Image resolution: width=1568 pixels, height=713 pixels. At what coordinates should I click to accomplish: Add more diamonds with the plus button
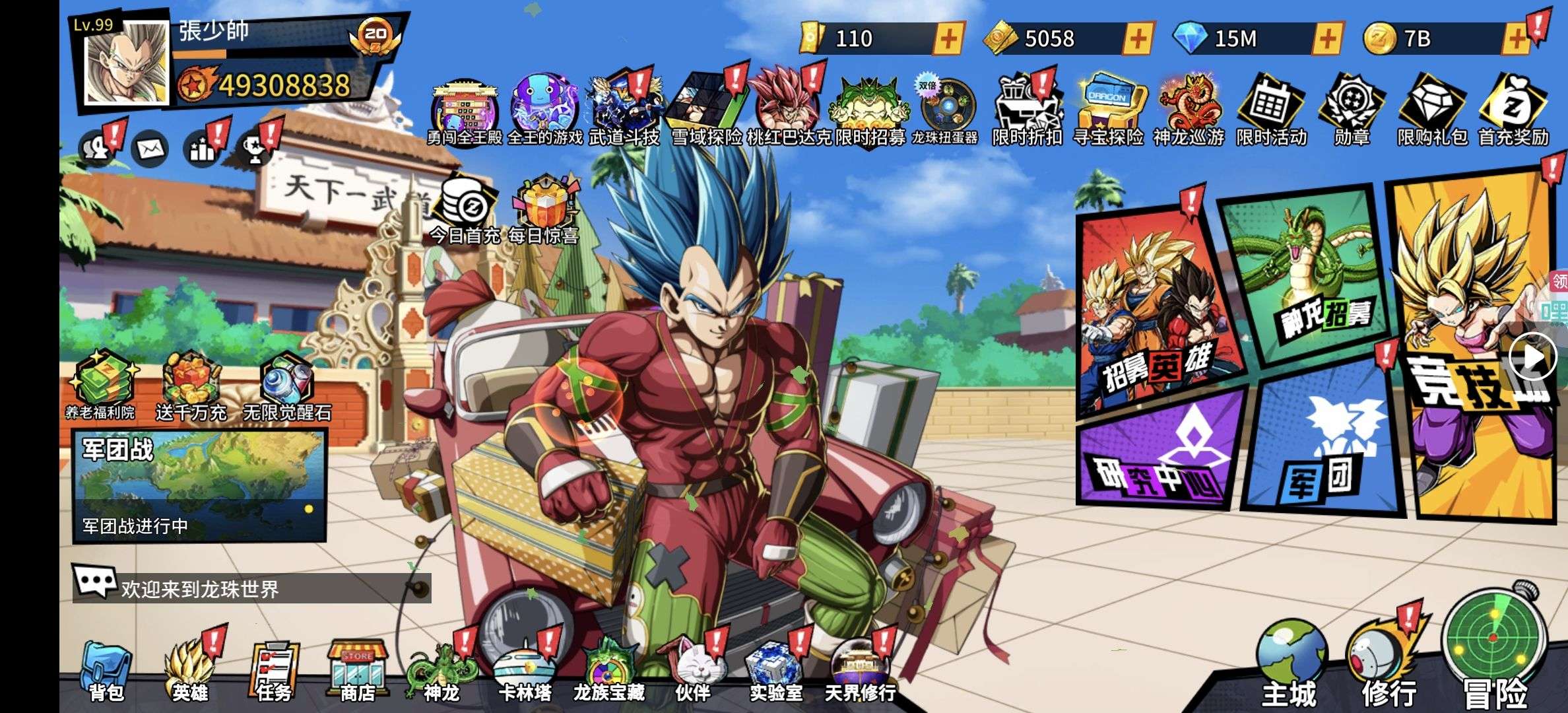pos(1327,39)
